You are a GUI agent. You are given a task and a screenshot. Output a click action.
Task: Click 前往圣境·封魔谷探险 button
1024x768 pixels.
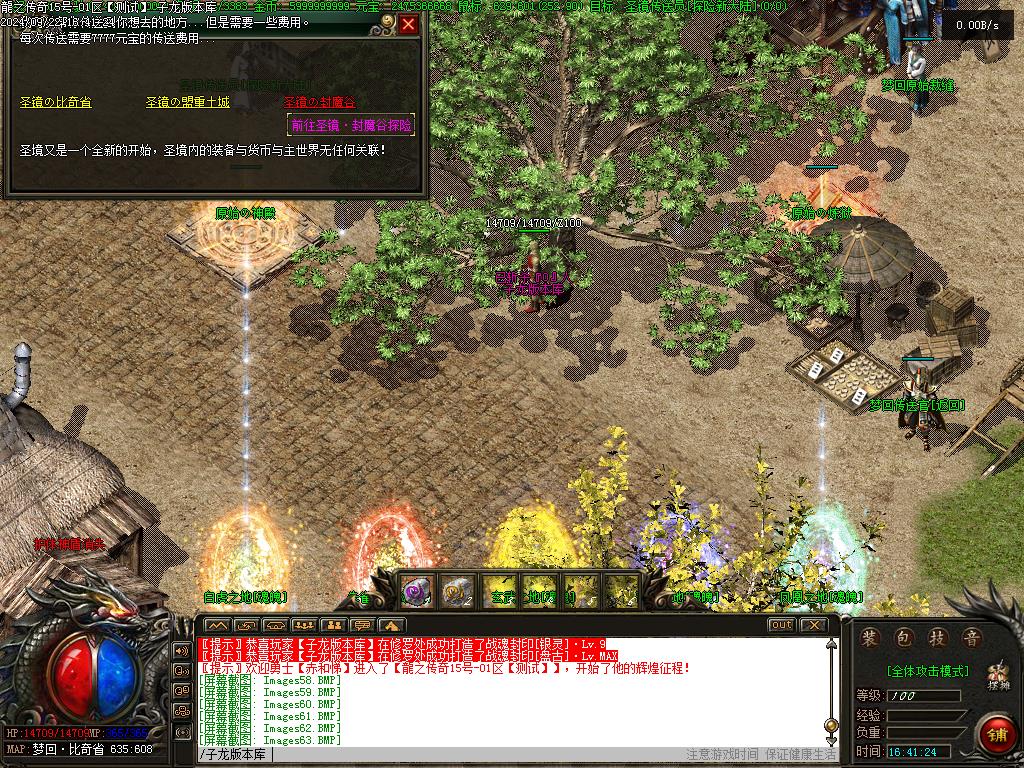350,126
